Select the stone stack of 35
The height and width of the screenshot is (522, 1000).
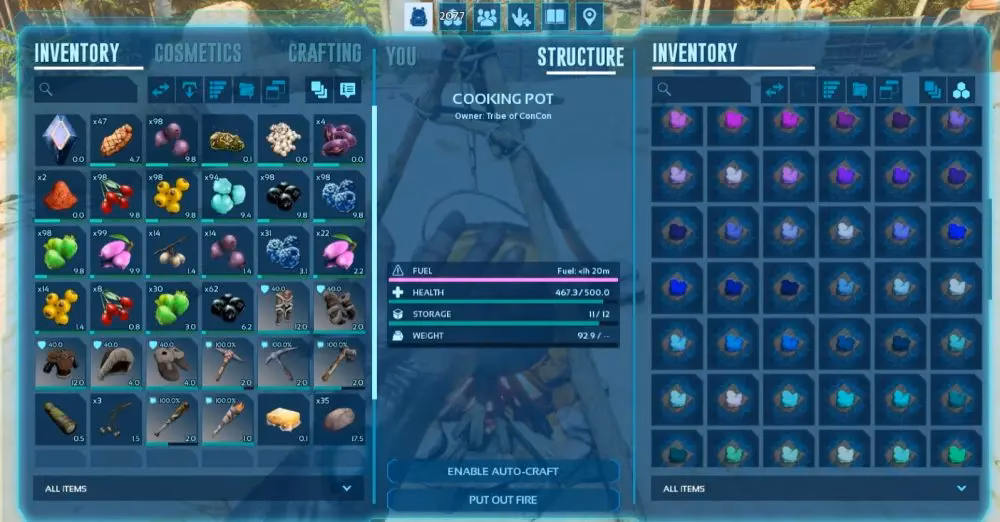click(x=340, y=419)
